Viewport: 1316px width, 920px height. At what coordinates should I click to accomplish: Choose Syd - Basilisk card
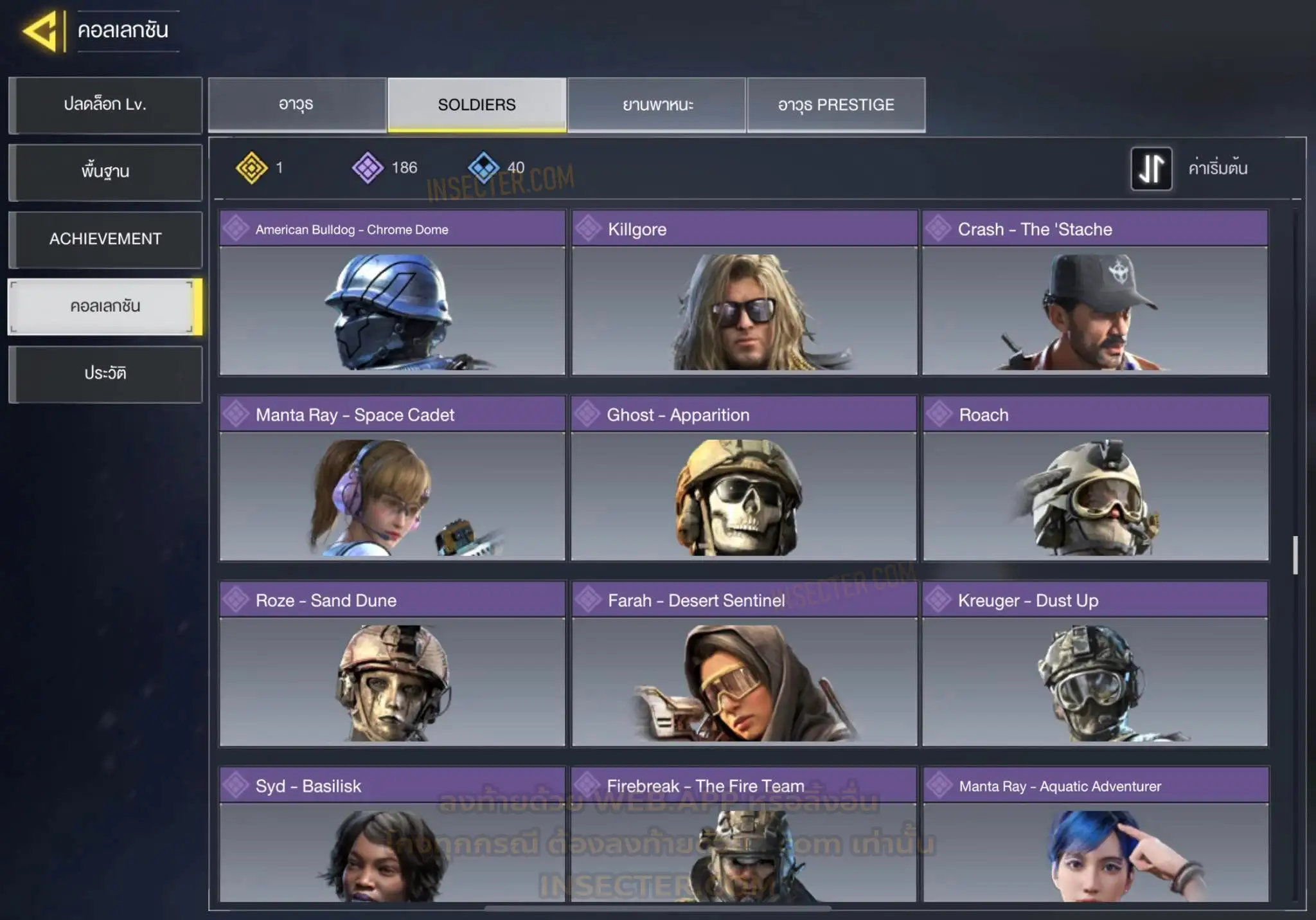pyautogui.click(x=392, y=836)
